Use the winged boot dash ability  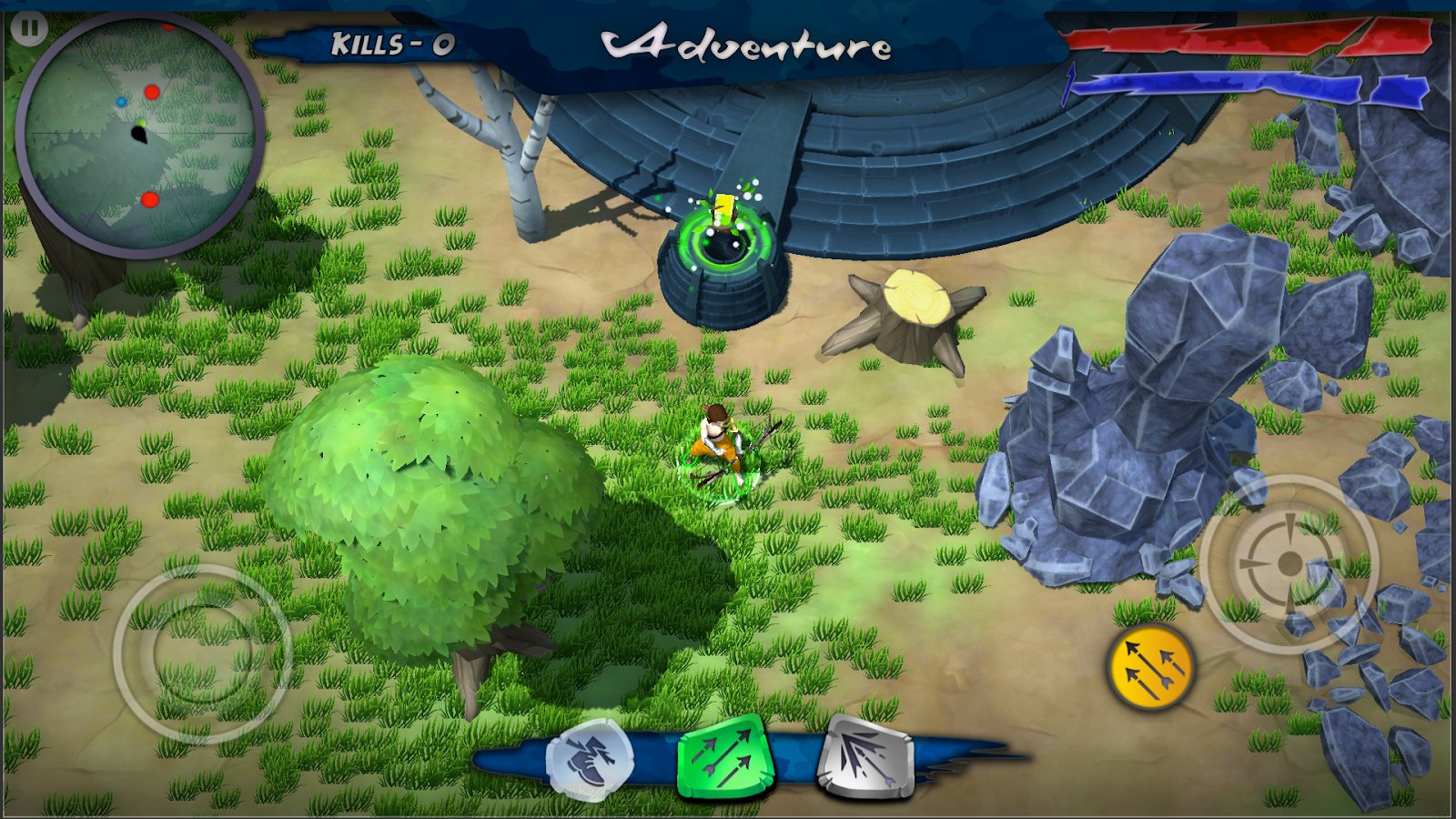590,760
